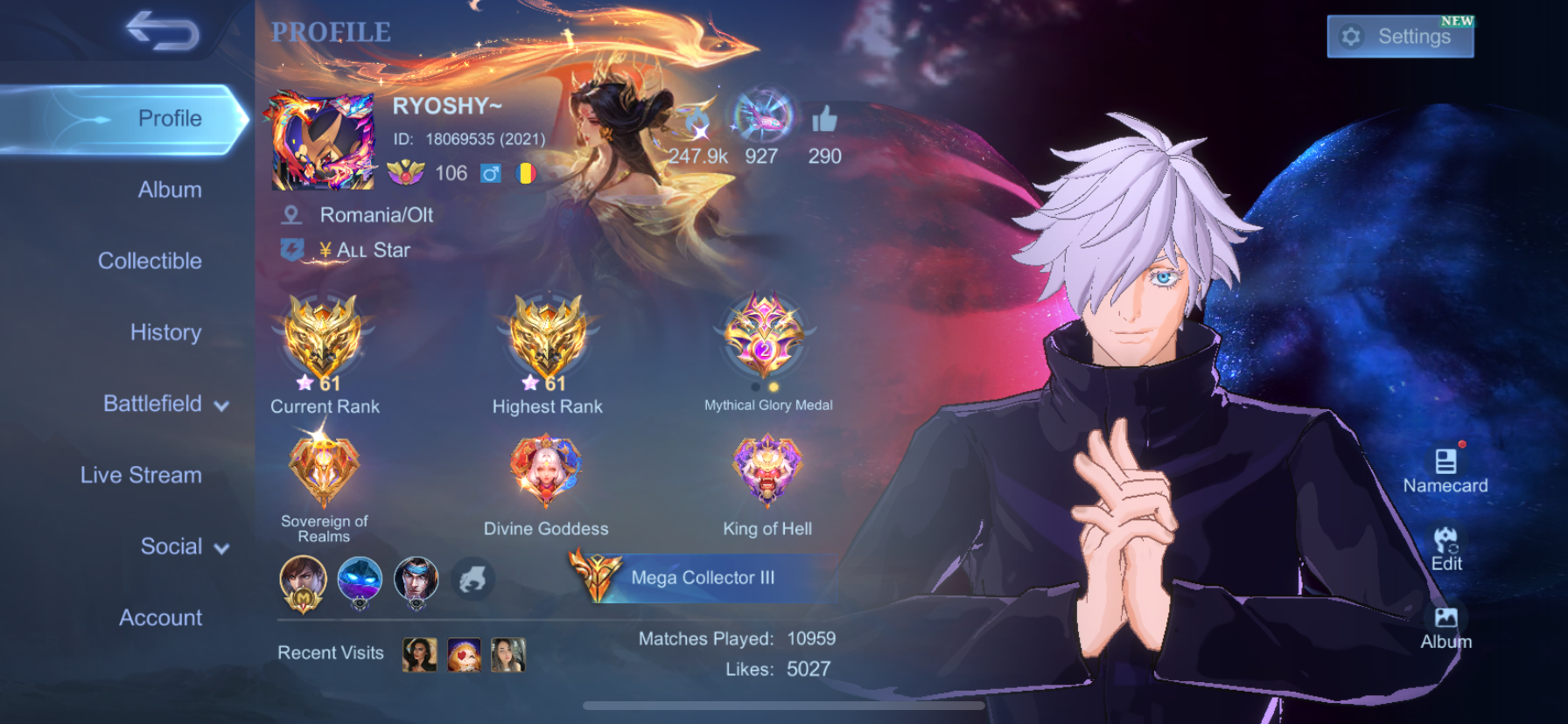Open the Mega Collector III banner
Screen dimensions: 1568x724
[x=700, y=577]
